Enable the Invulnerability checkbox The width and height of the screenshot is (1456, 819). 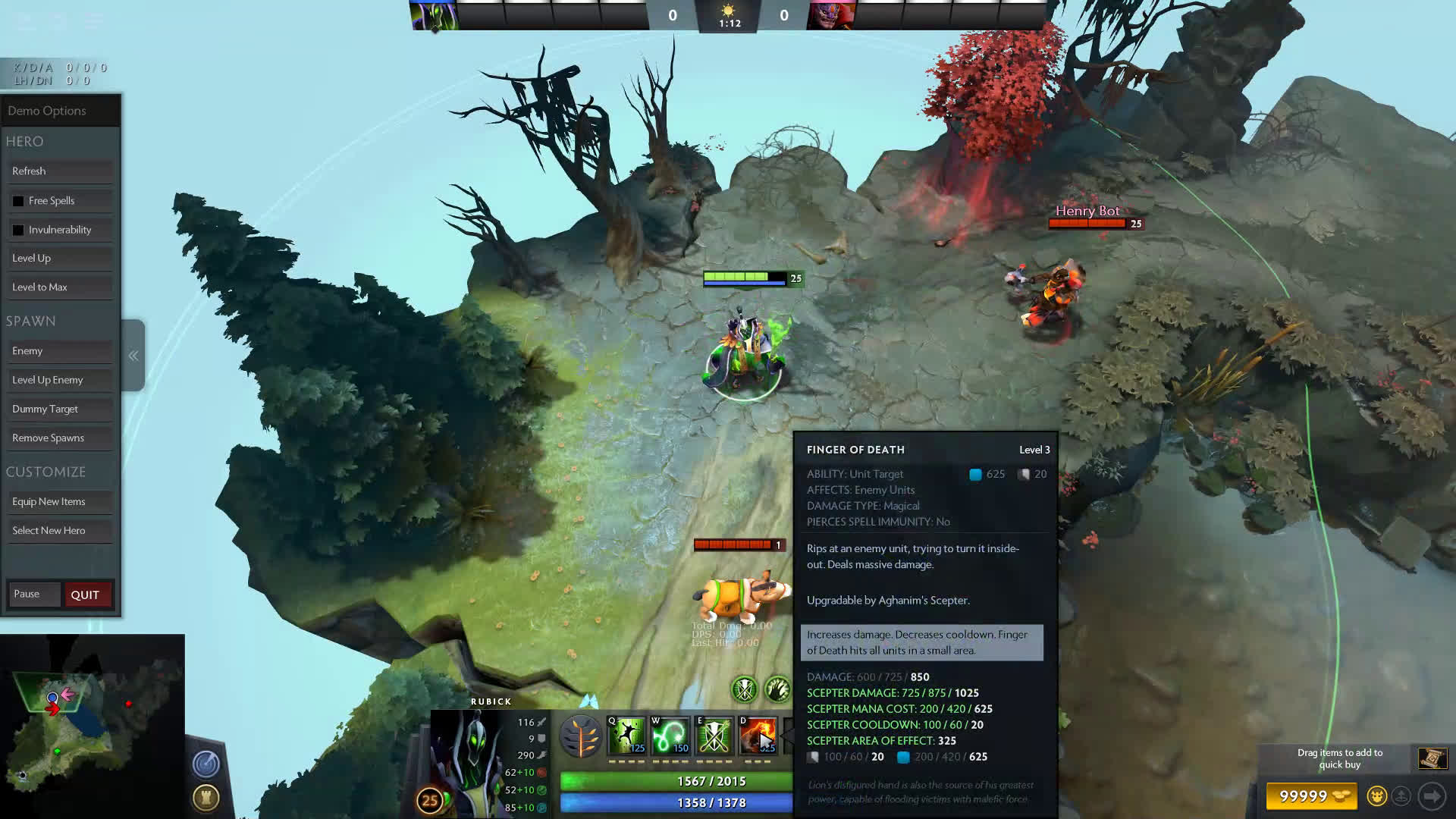coord(18,230)
